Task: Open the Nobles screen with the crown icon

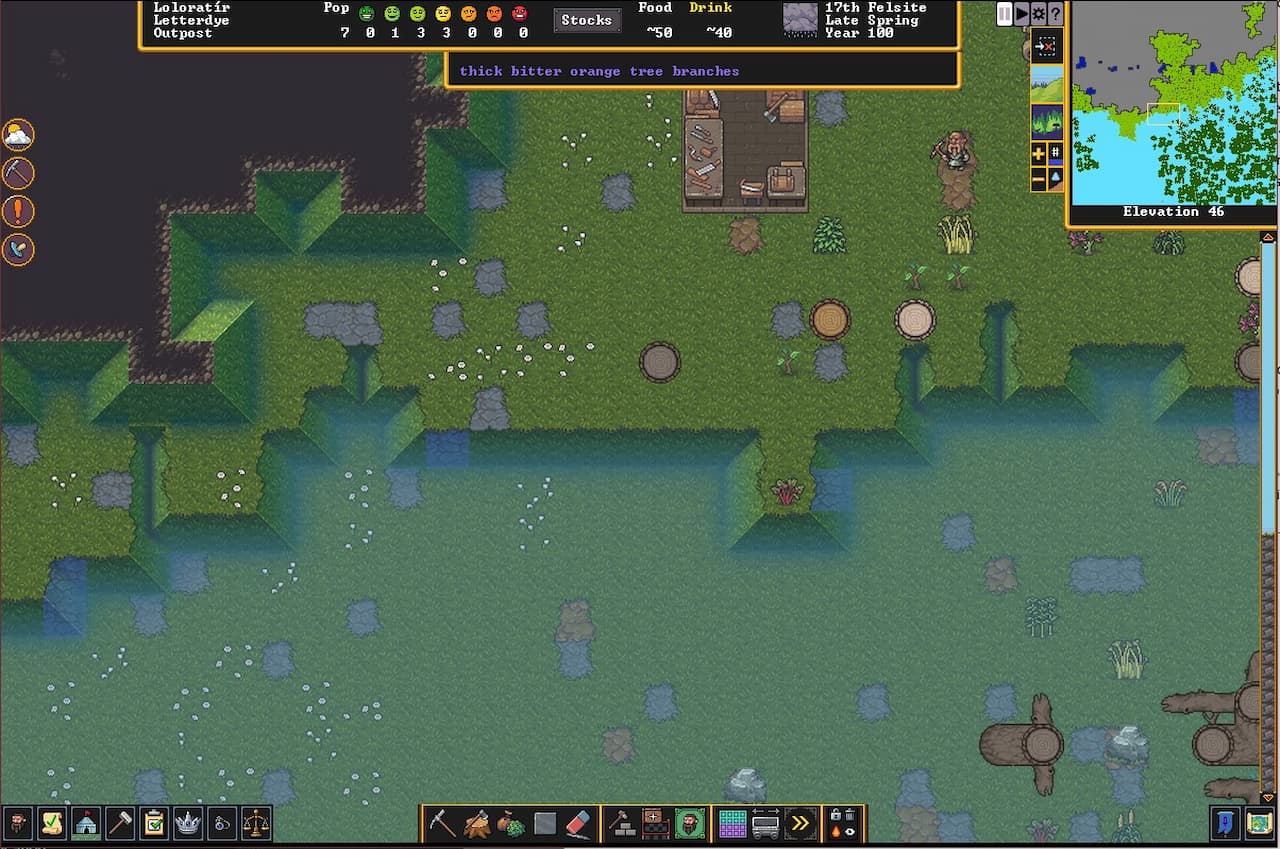Action: pyautogui.click(x=187, y=824)
